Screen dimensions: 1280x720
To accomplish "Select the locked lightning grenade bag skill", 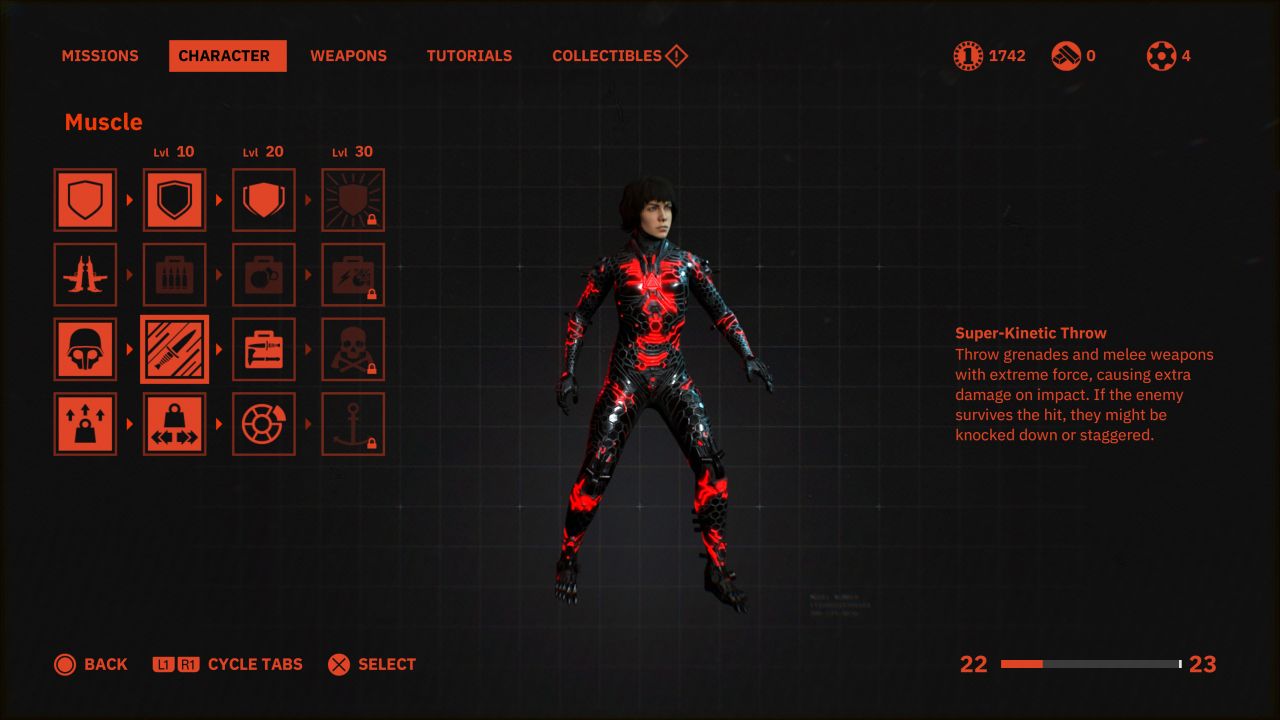I will click(353, 275).
